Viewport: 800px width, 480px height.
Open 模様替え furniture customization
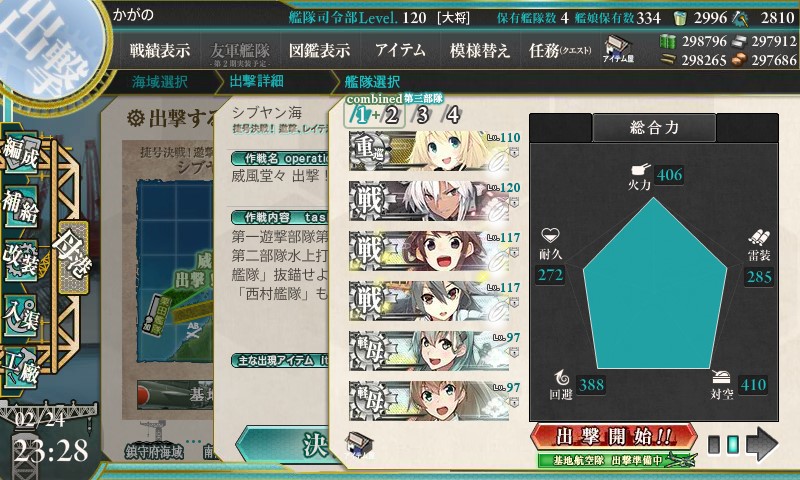479,51
